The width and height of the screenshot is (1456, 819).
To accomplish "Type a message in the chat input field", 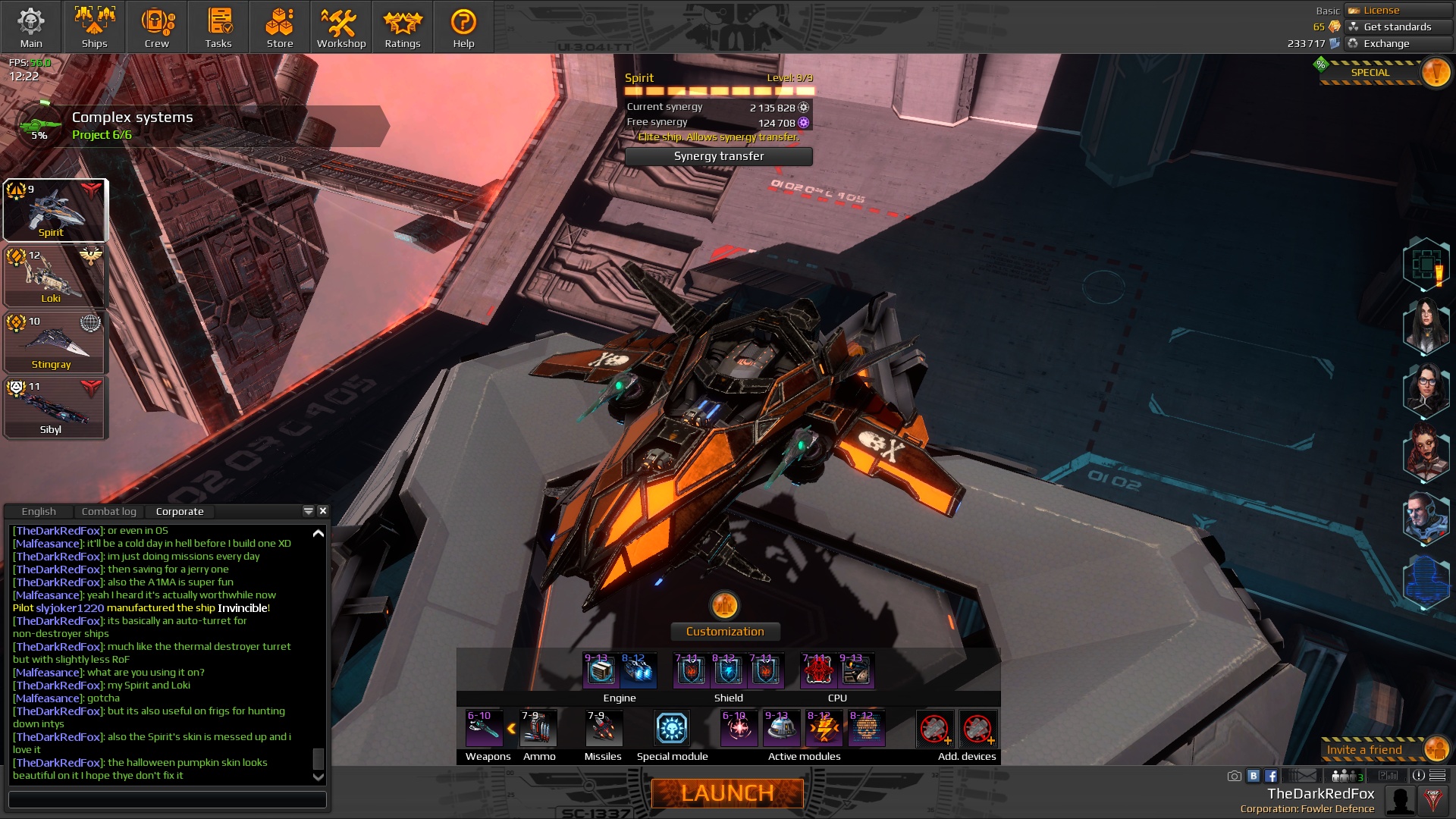I will click(x=167, y=800).
